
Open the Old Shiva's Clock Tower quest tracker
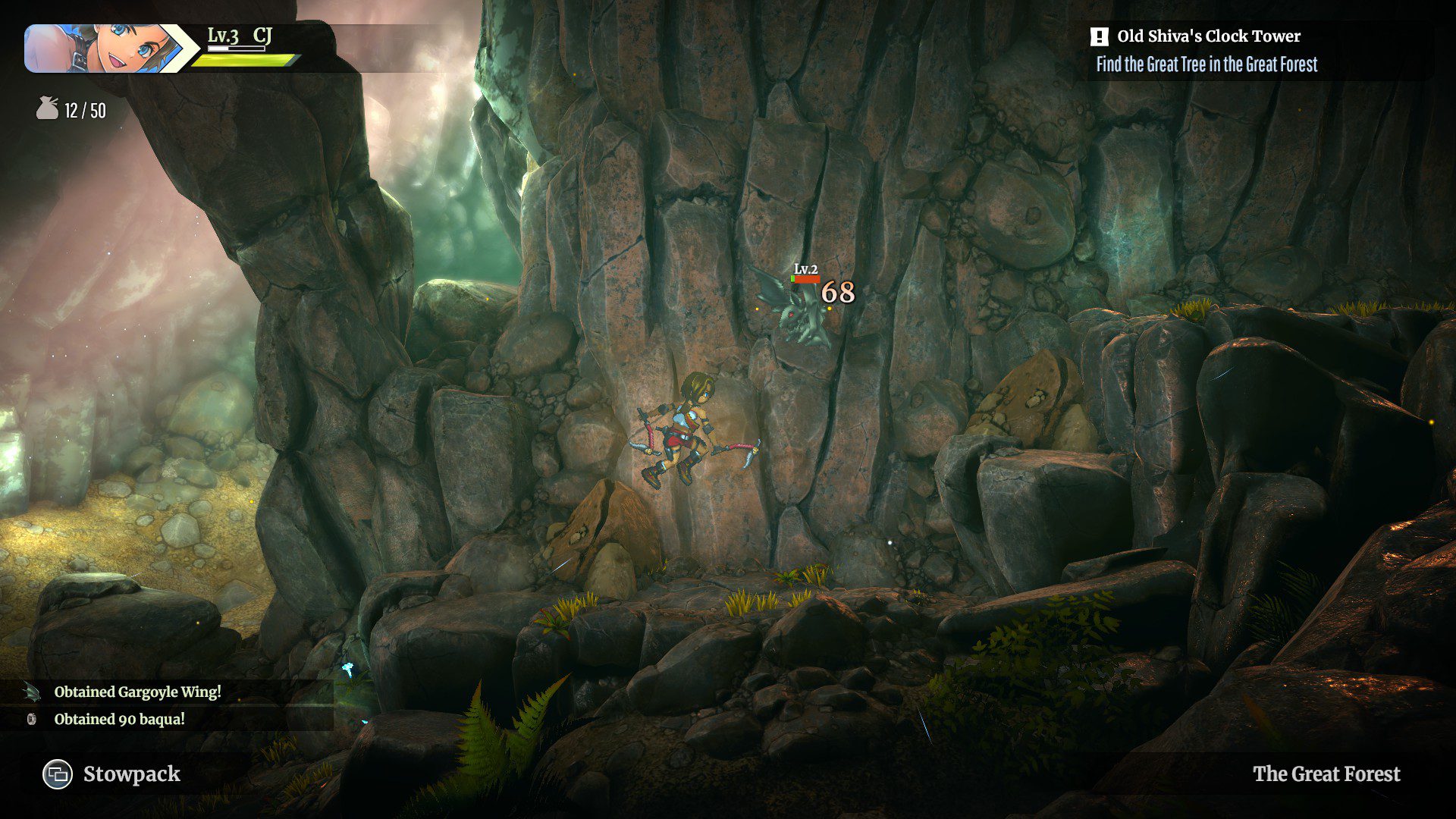[1207, 36]
